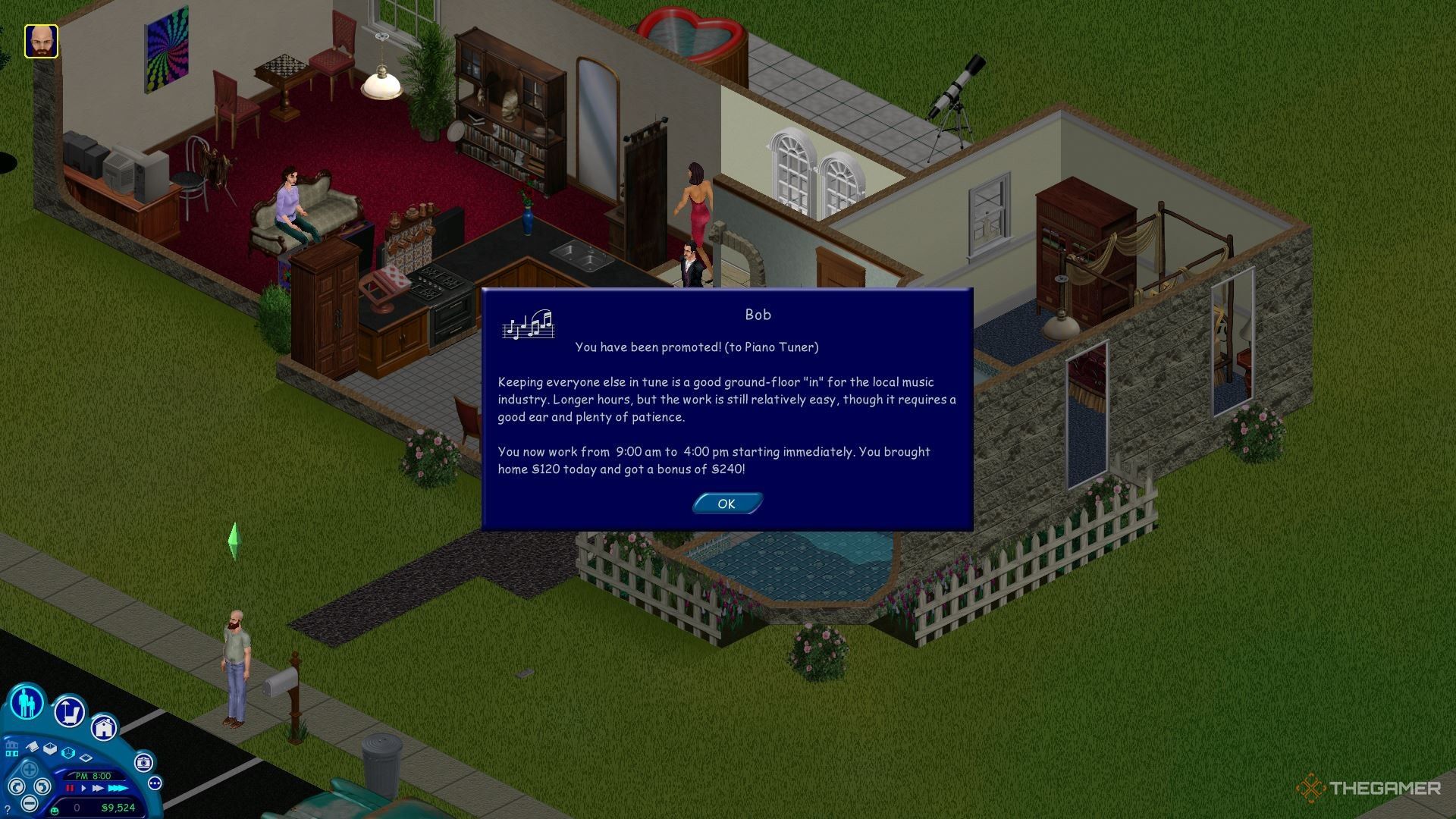The image size is (1456, 819).
Task: Zoom out with the minus button
Action: coord(30,803)
